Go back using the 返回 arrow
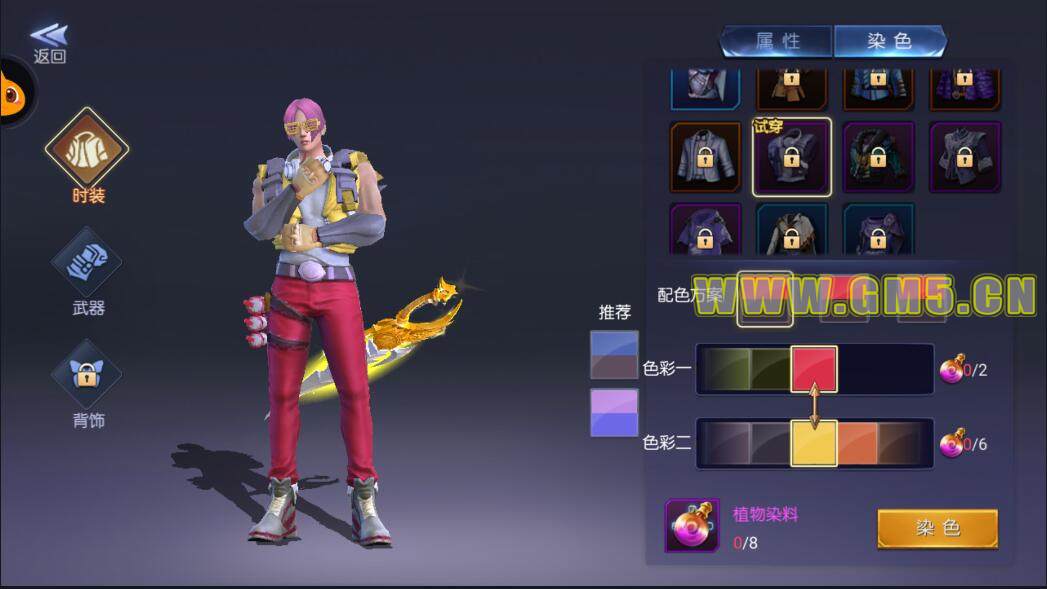 coord(49,43)
